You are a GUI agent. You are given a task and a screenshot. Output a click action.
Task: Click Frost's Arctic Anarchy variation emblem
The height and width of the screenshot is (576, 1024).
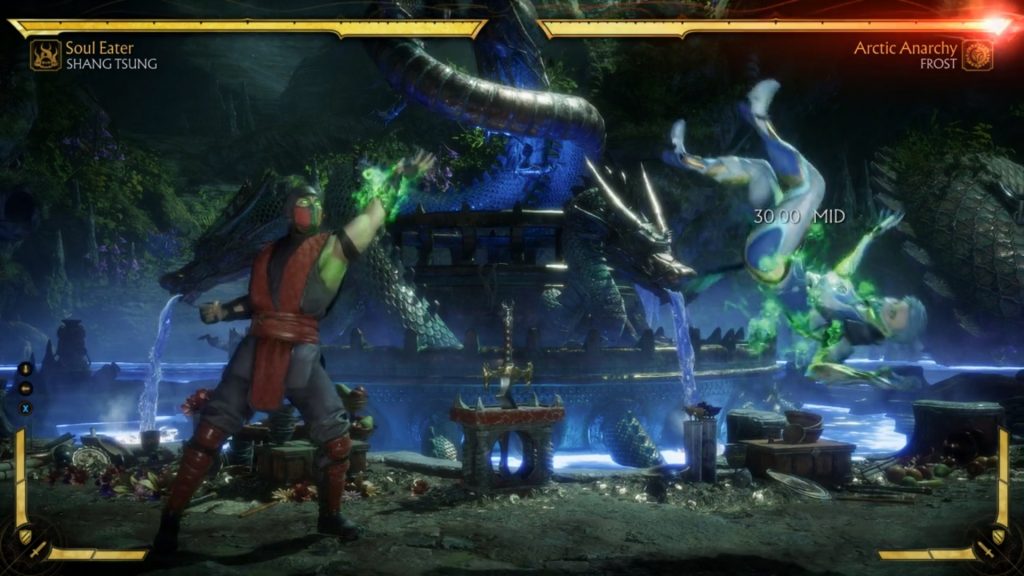coord(977,54)
